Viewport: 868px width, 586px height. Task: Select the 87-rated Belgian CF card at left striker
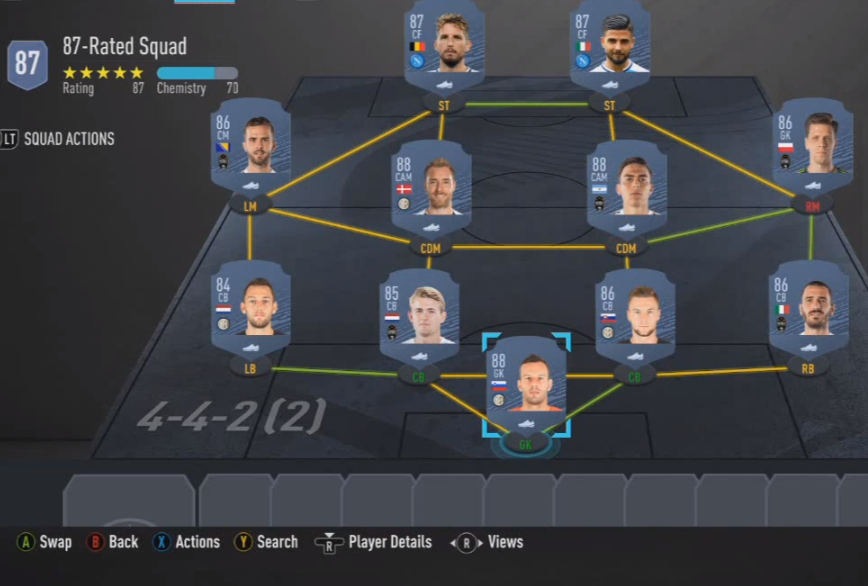pos(444,40)
